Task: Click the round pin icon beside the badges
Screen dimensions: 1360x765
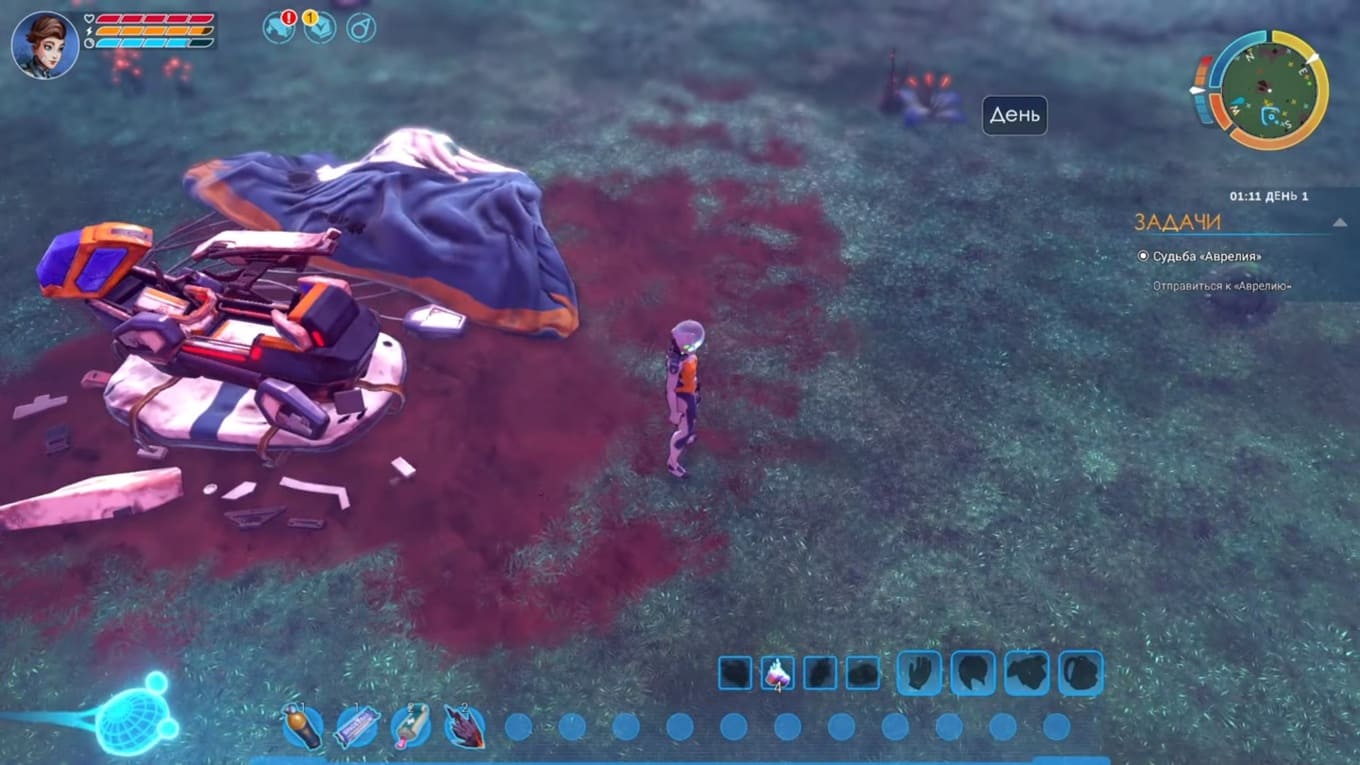Action: pos(361,27)
